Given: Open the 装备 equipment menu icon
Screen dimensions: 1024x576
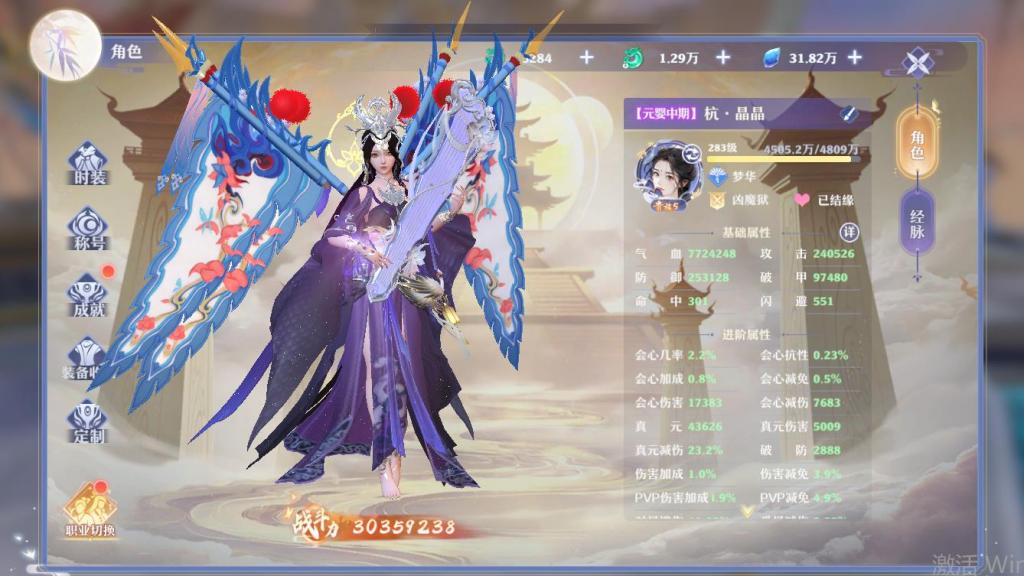Looking at the screenshot, I should click(89, 360).
